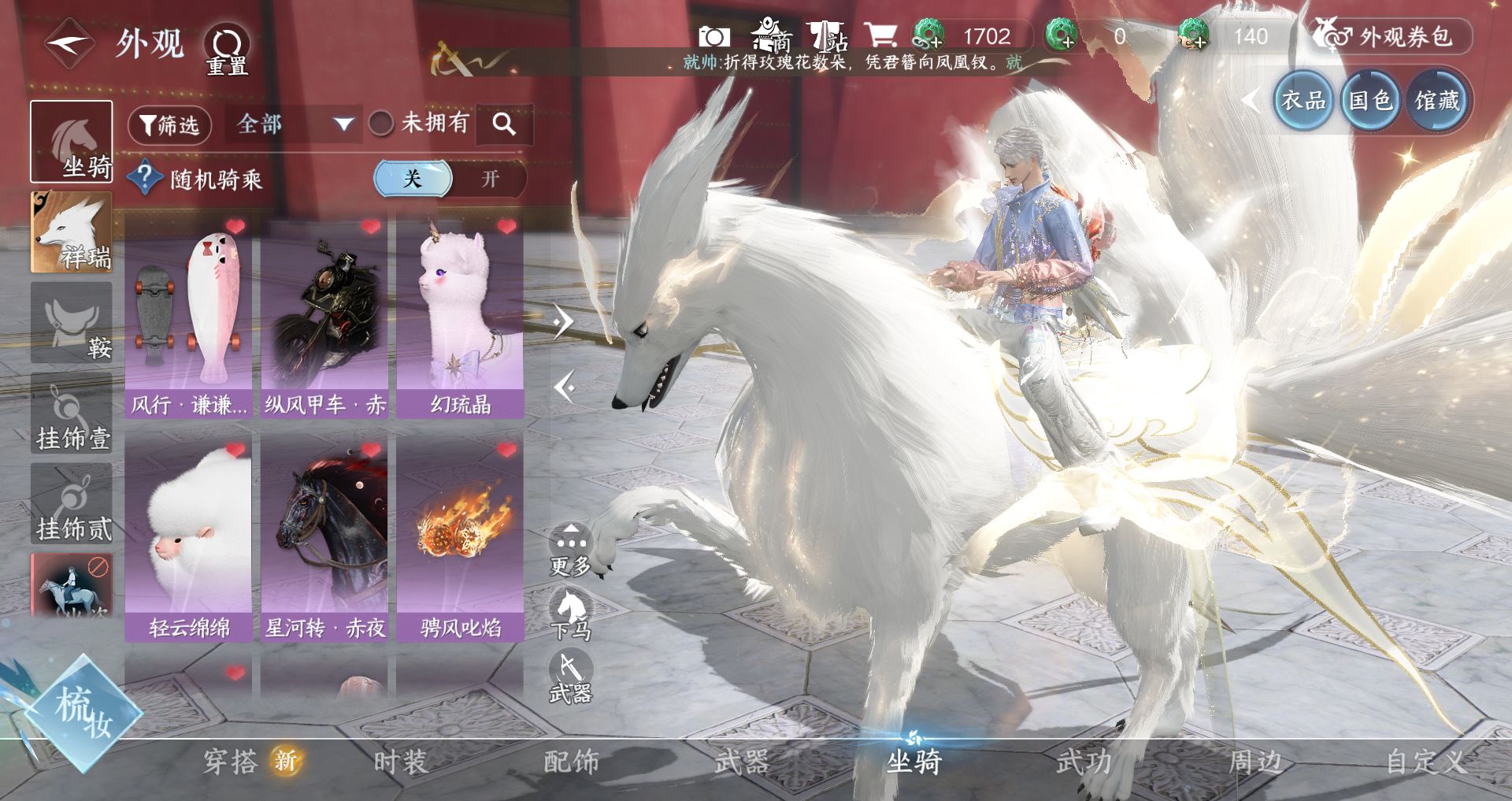Screen dimensions: 1512x801
Task: Tick the 未拥有 unowned filter
Action: [382, 123]
